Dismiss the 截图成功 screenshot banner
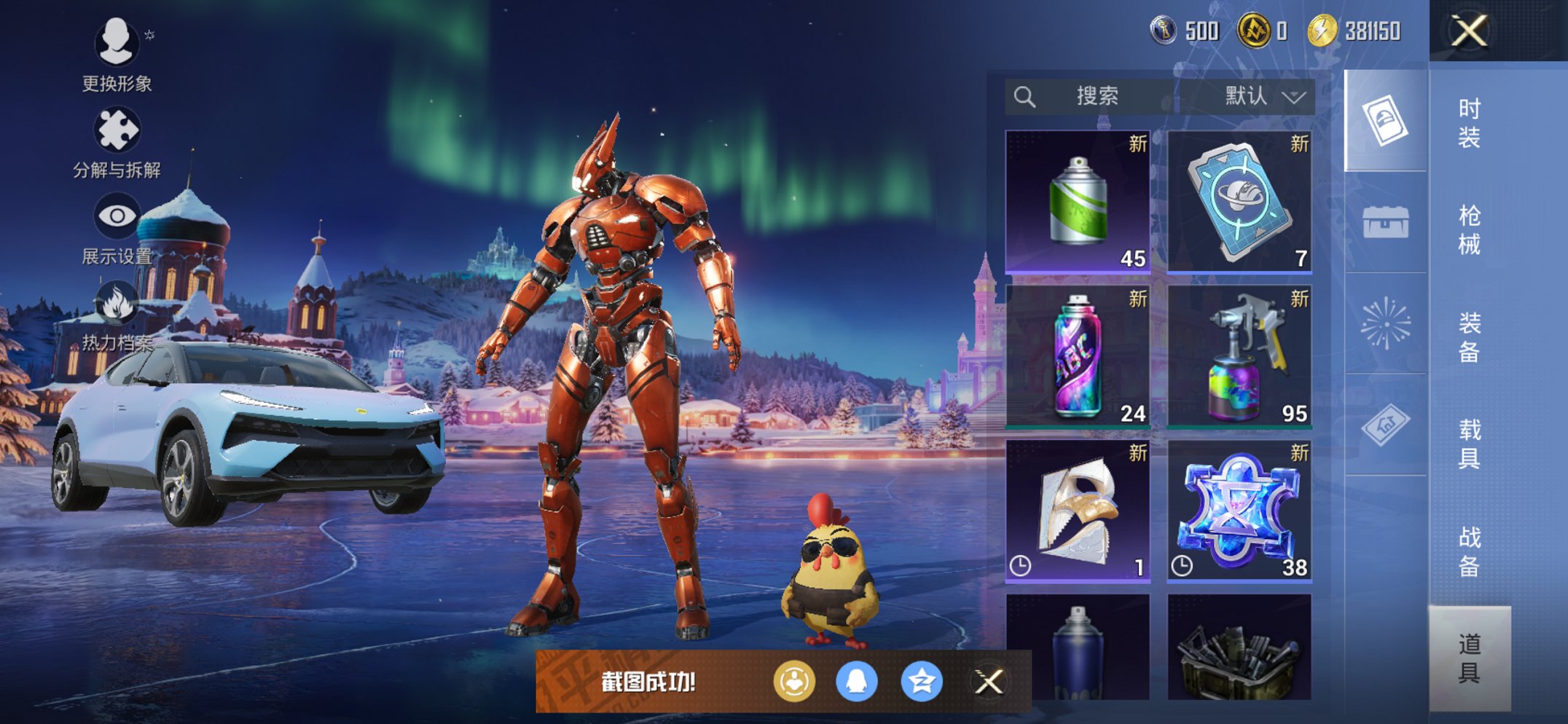Image resolution: width=1568 pixels, height=724 pixels. pyautogui.click(x=989, y=682)
